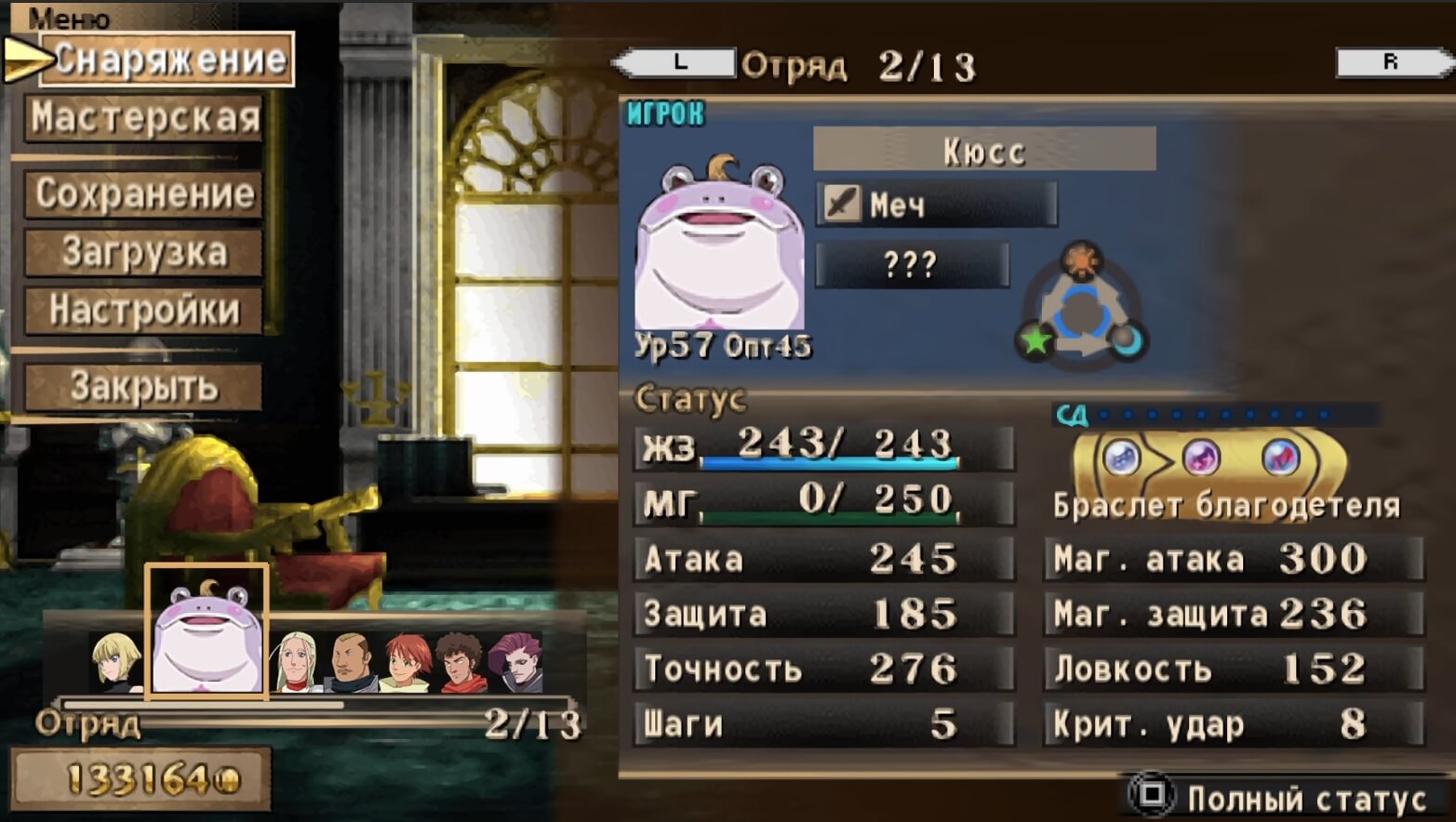Viewport: 1456px width, 822px height.
Task: Select the frog Кюсс party portrait
Action: coord(207,632)
